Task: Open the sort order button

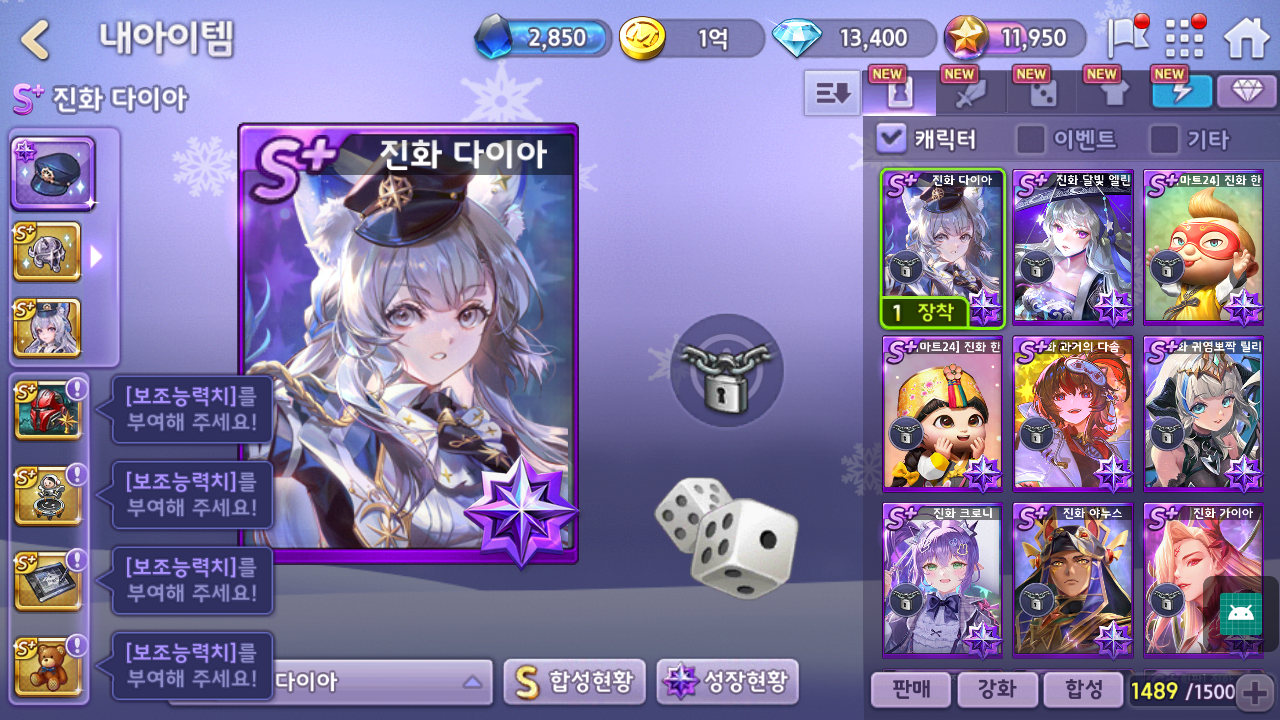Action: point(832,93)
